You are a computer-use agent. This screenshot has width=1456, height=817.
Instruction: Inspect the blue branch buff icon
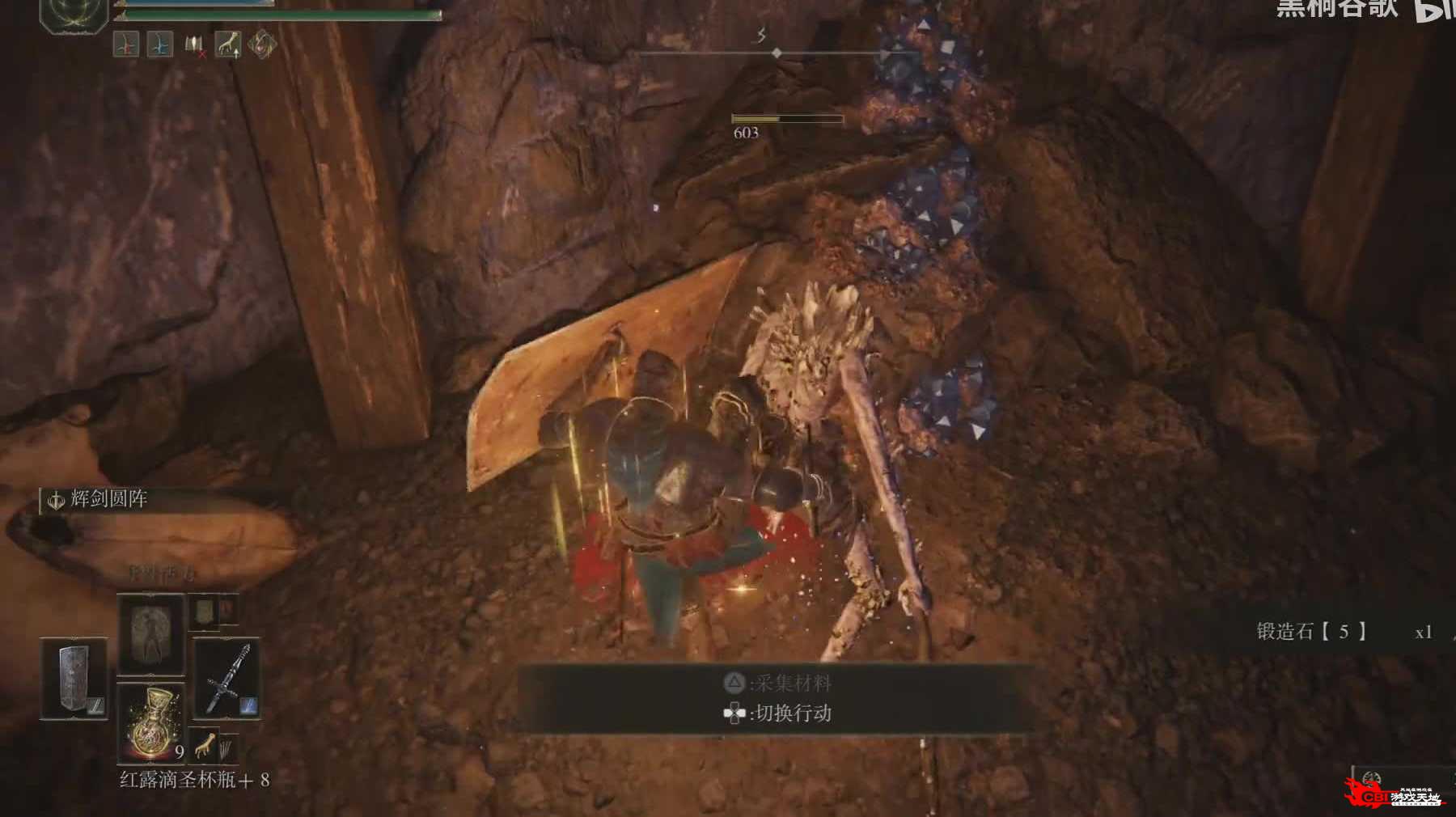pos(160,44)
